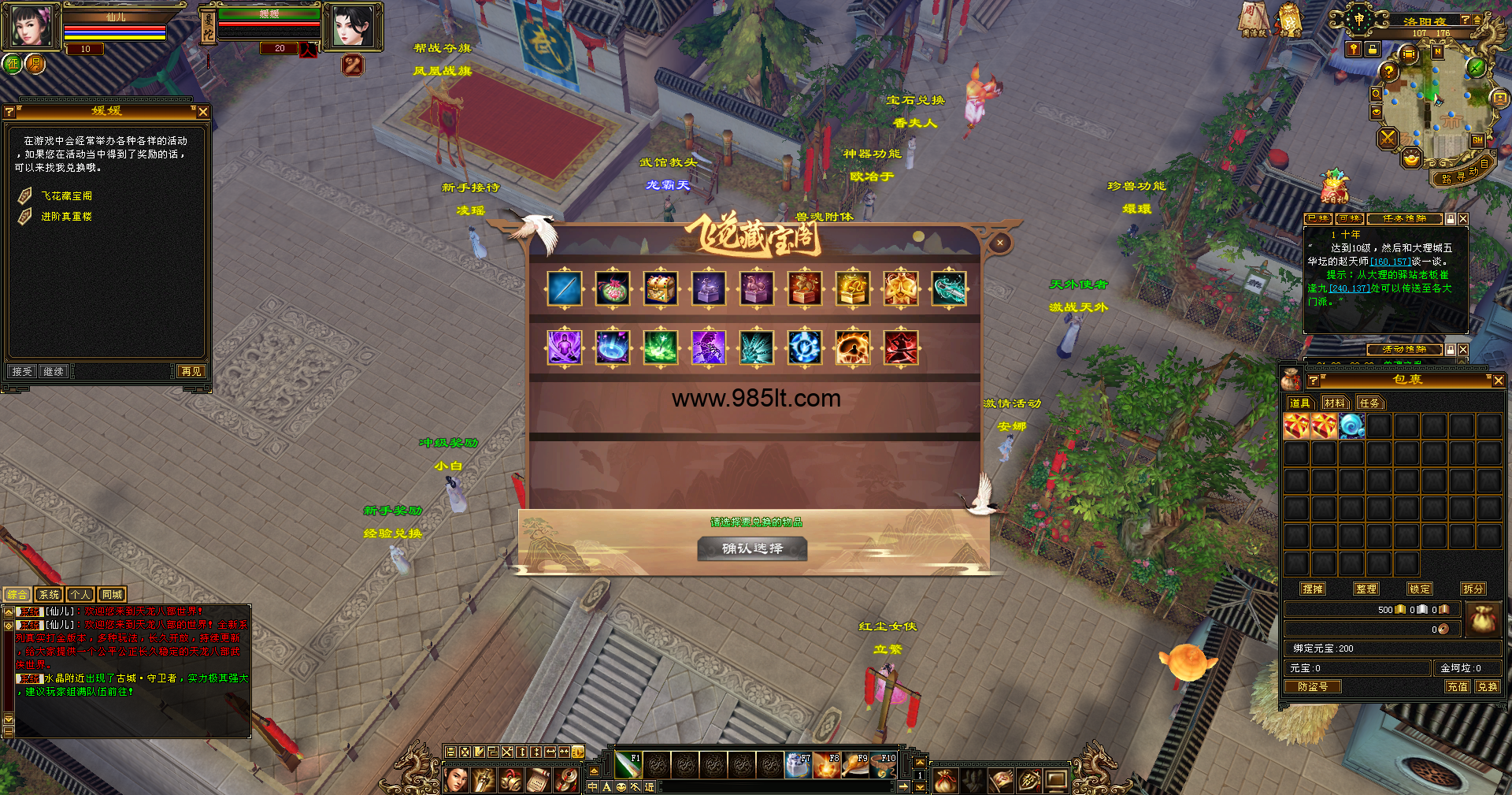Select the blue swirl item in bag

point(1351,426)
